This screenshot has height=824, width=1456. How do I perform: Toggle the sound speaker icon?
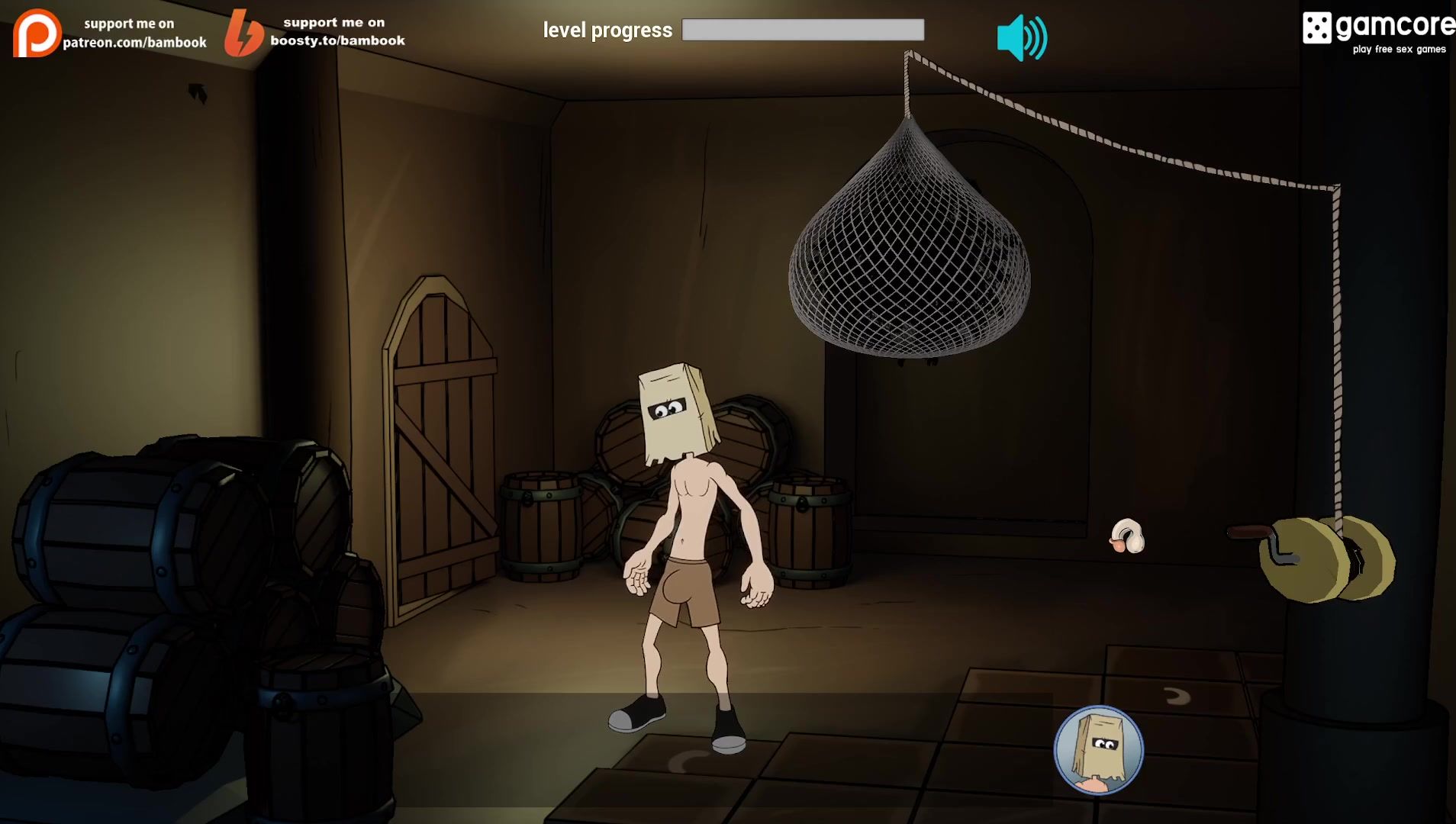[1021, 38]
